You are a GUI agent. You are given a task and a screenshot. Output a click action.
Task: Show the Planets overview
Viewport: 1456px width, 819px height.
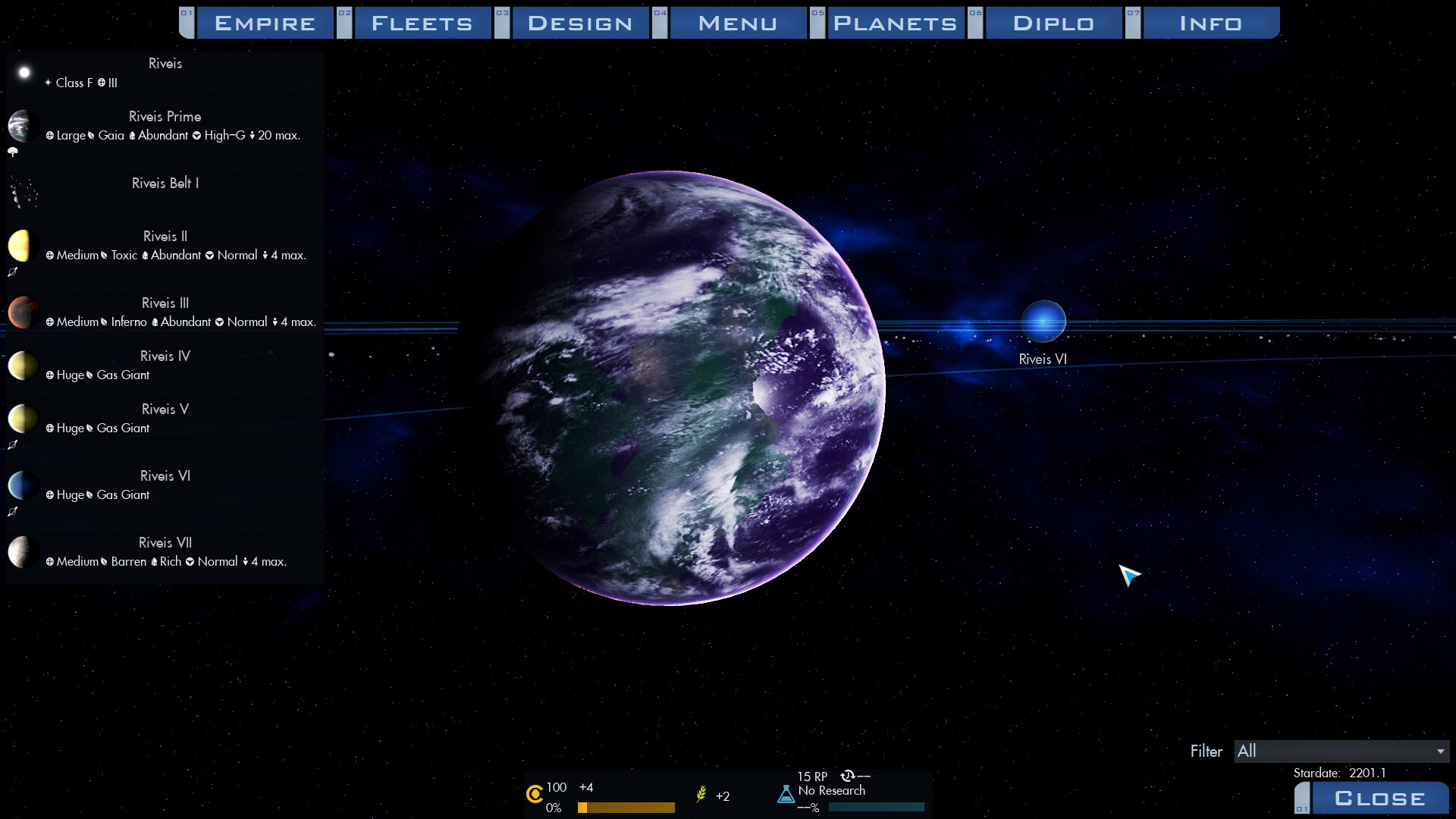896,23
